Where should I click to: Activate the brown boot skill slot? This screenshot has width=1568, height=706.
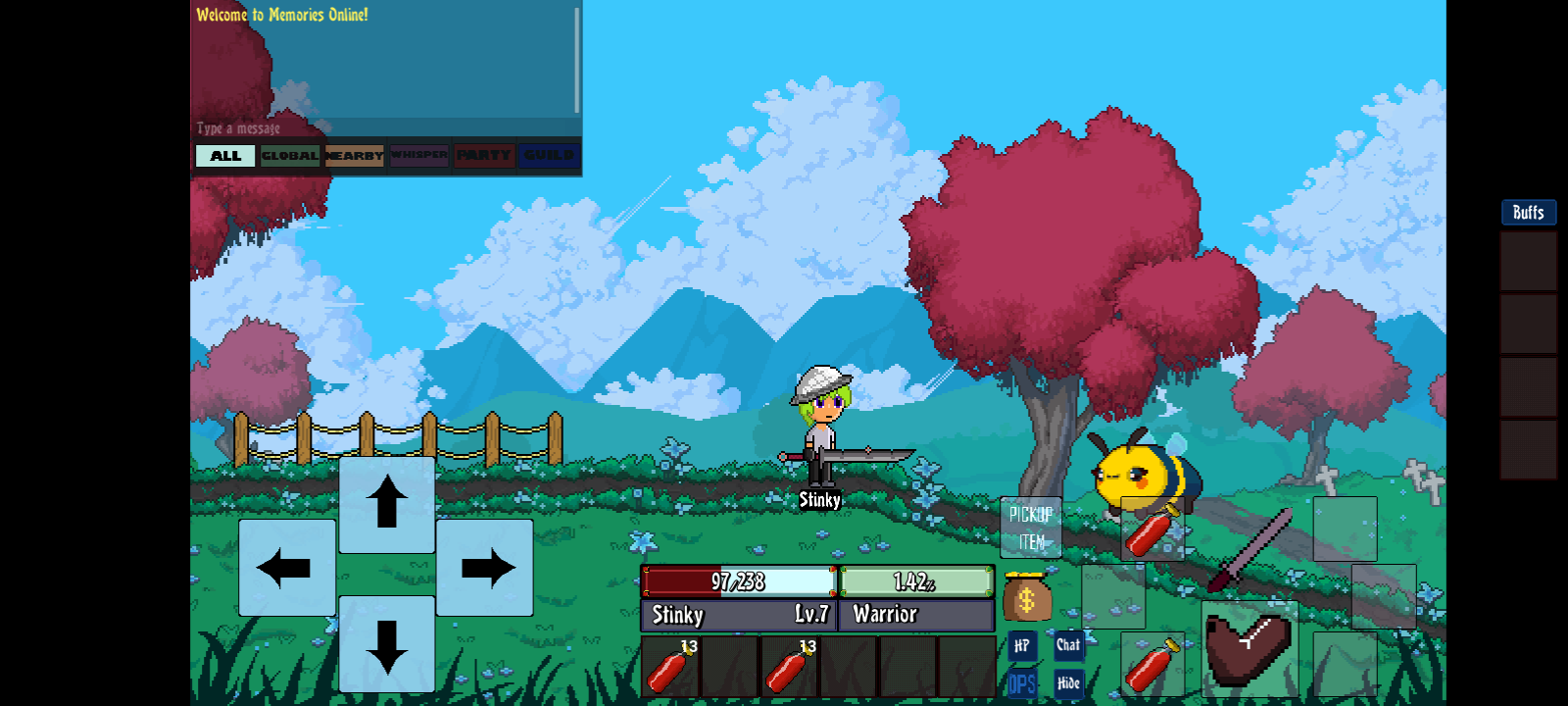pos(1249,648)
